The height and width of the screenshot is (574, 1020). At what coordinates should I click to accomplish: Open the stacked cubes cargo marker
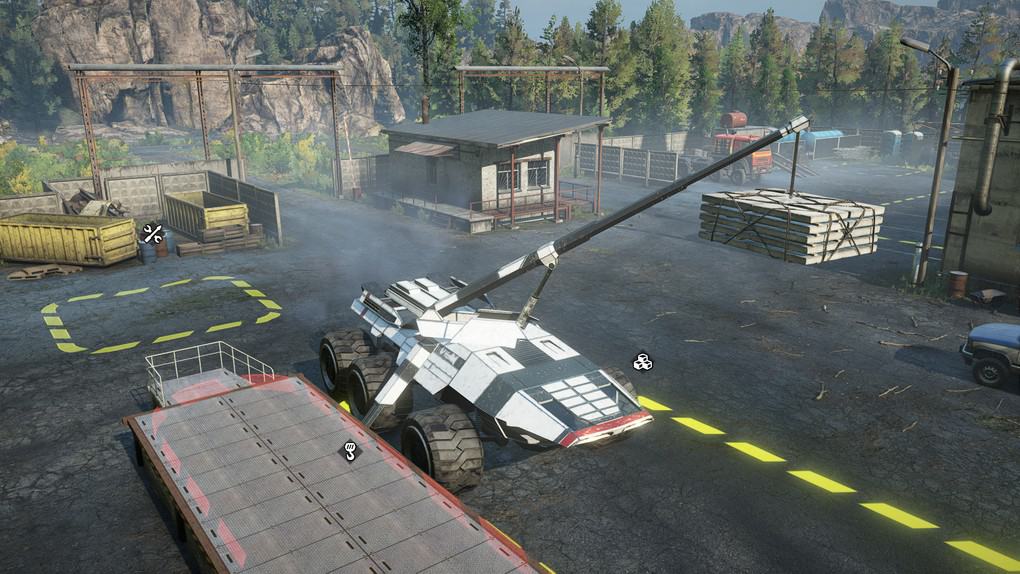(642, 361)
